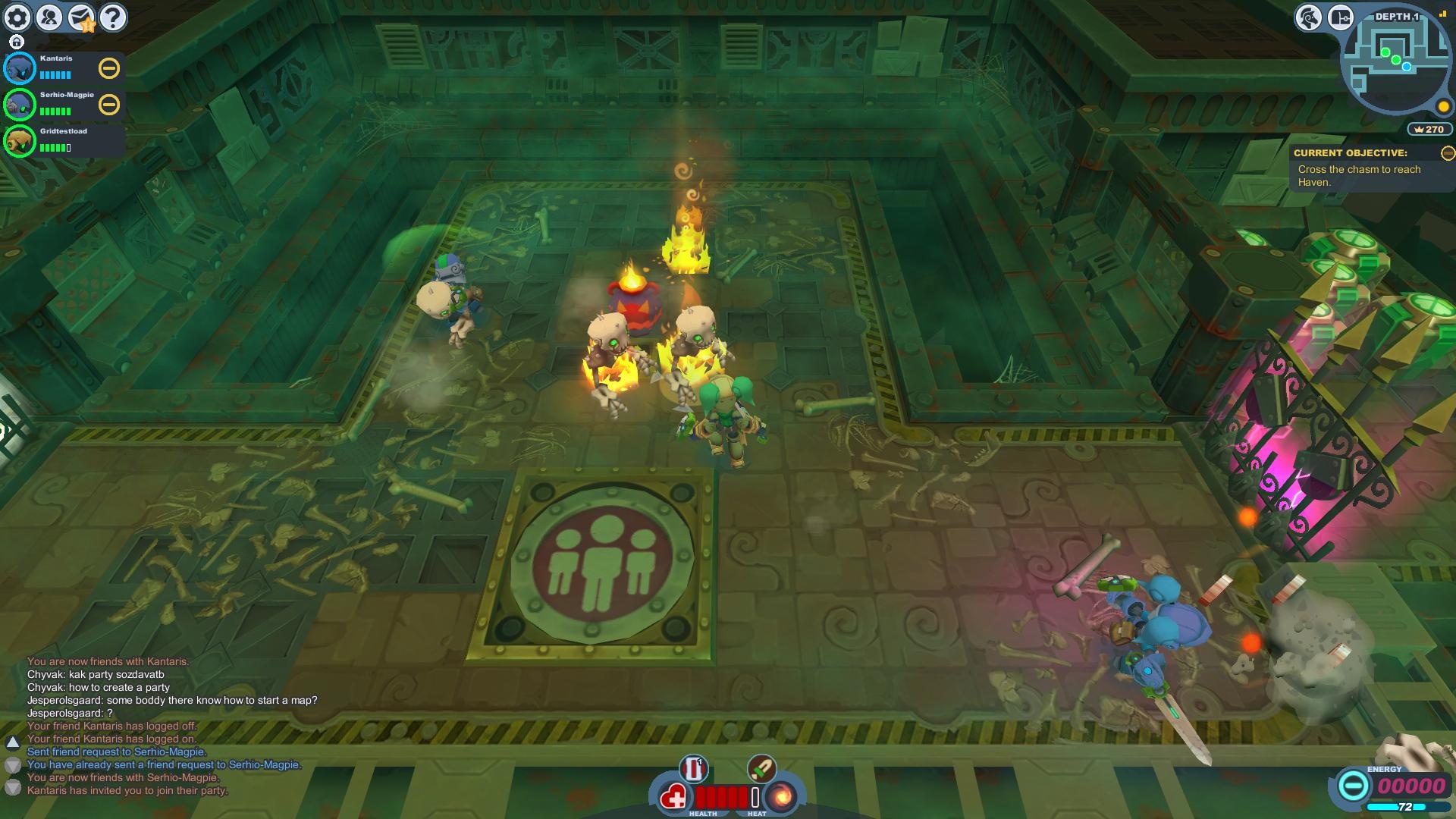The width and height of the screenshot is (1456, 819).
Task: Open the friends social panel
Action: [49, 17]
